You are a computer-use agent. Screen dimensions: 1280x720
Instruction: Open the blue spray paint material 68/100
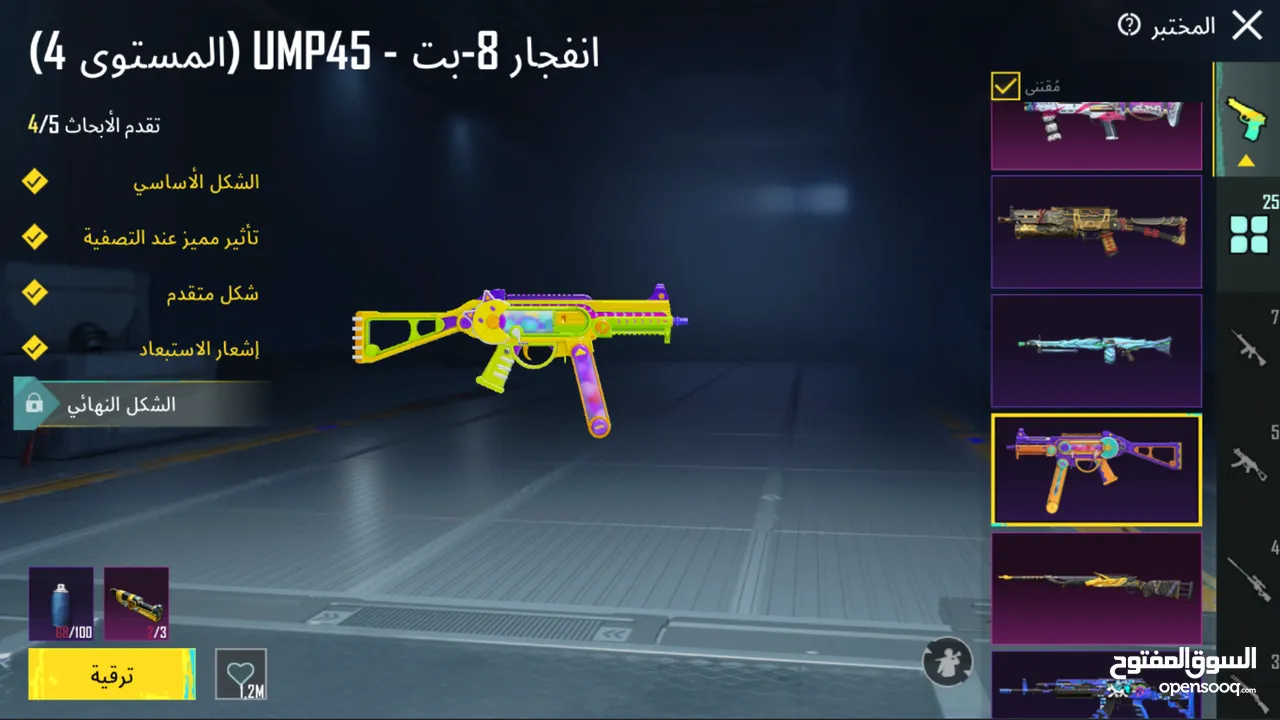click(60, 604)
